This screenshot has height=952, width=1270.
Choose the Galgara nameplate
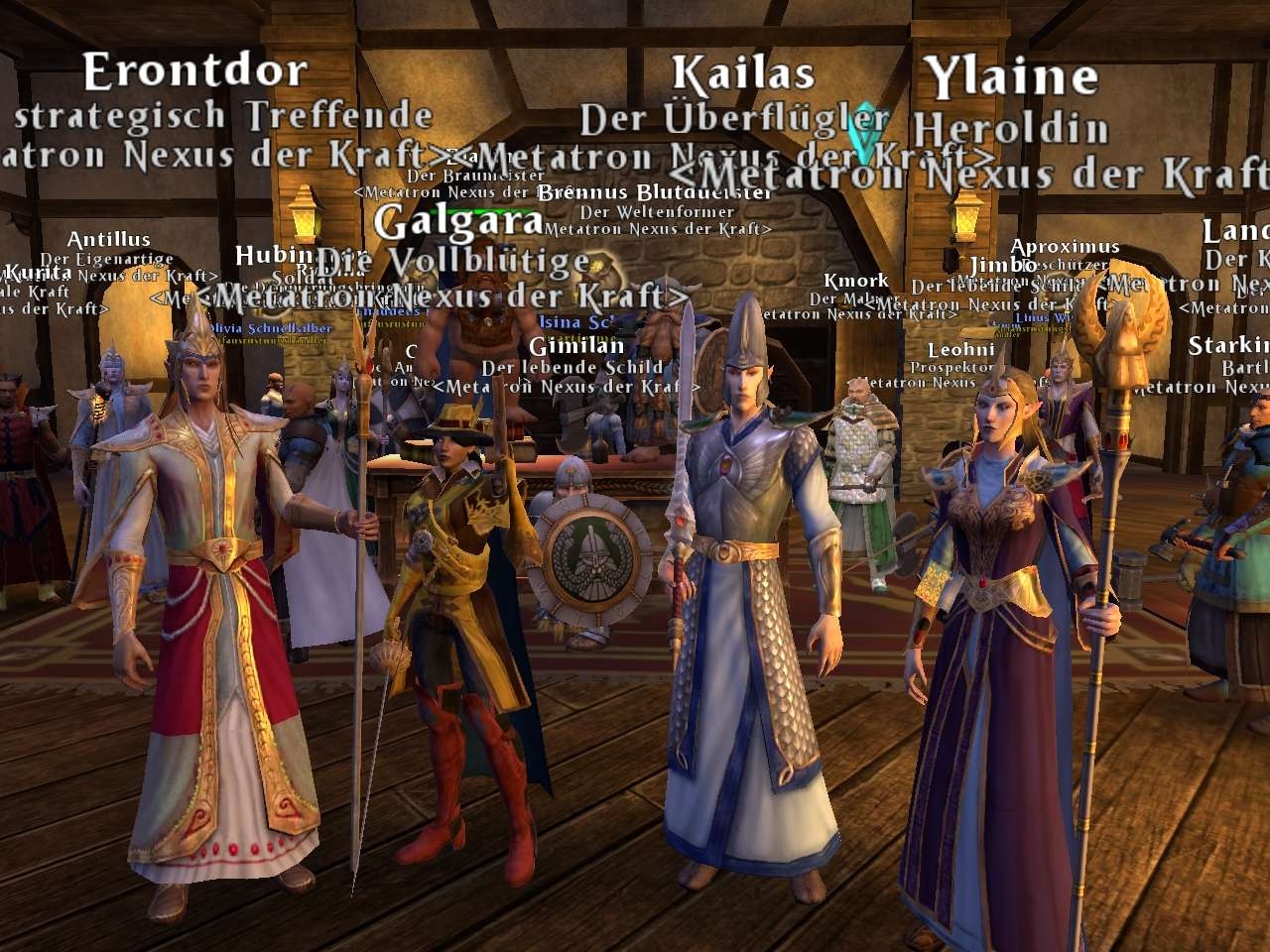click(x=458, y=222)
